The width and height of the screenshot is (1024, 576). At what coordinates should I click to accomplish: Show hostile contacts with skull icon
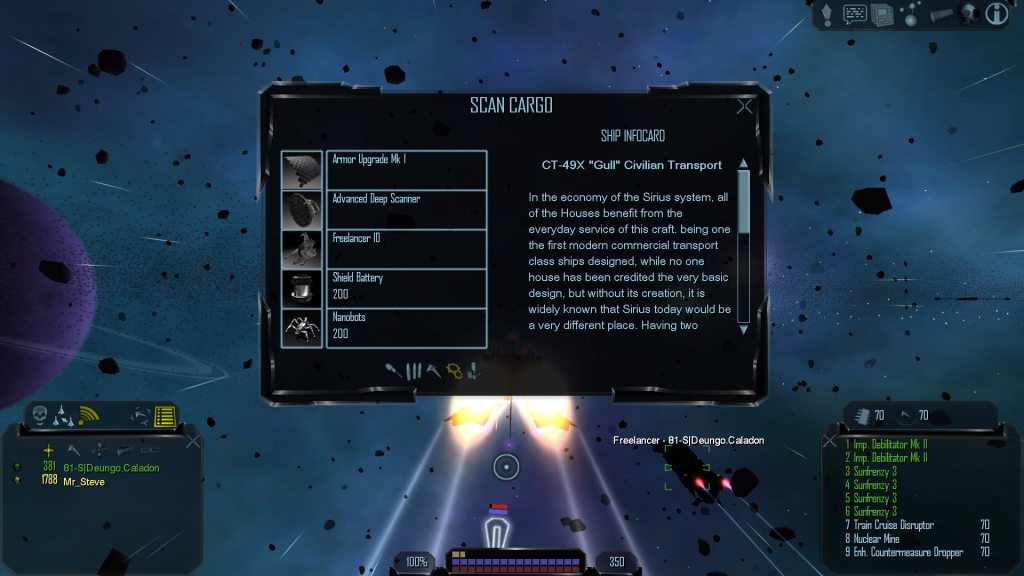point(41,415)
